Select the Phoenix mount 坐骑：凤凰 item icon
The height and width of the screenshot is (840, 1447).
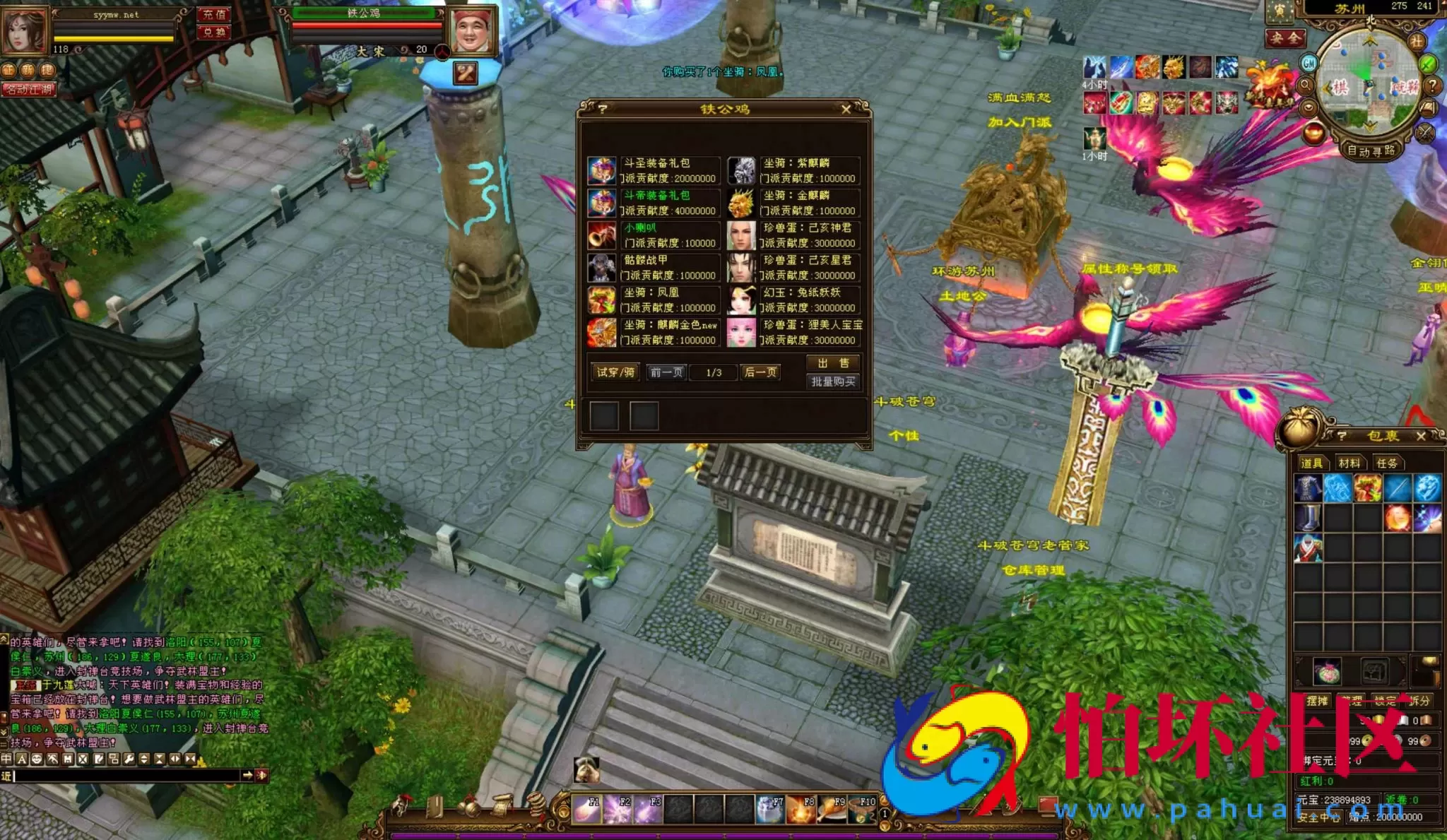(601, 300)
